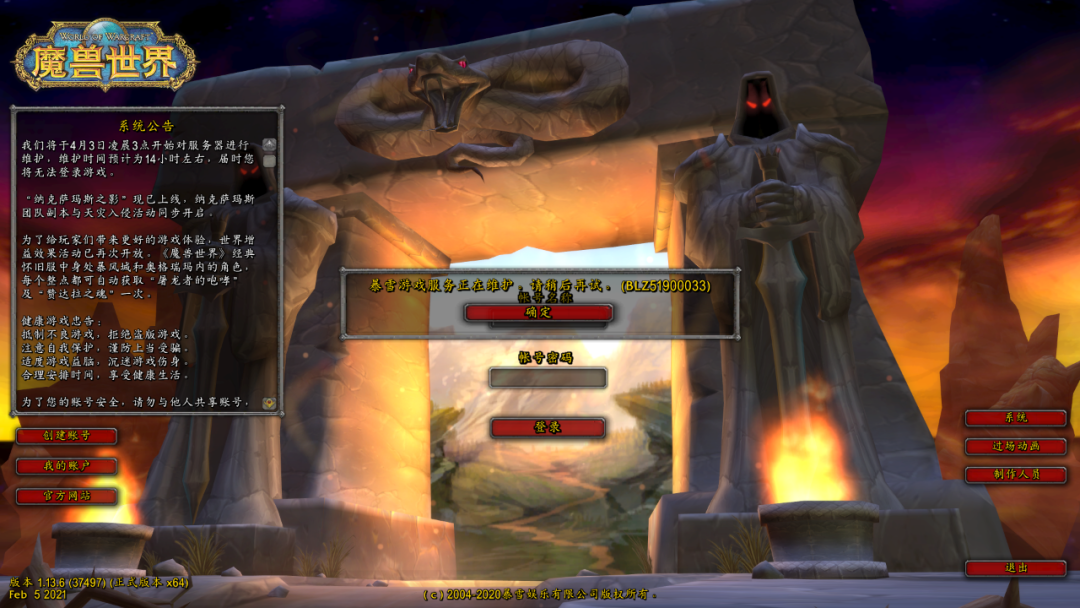Screen dimensions: 1080x608
Task: Click the announcement panel's scroll-up arrow
Action: 269,146
